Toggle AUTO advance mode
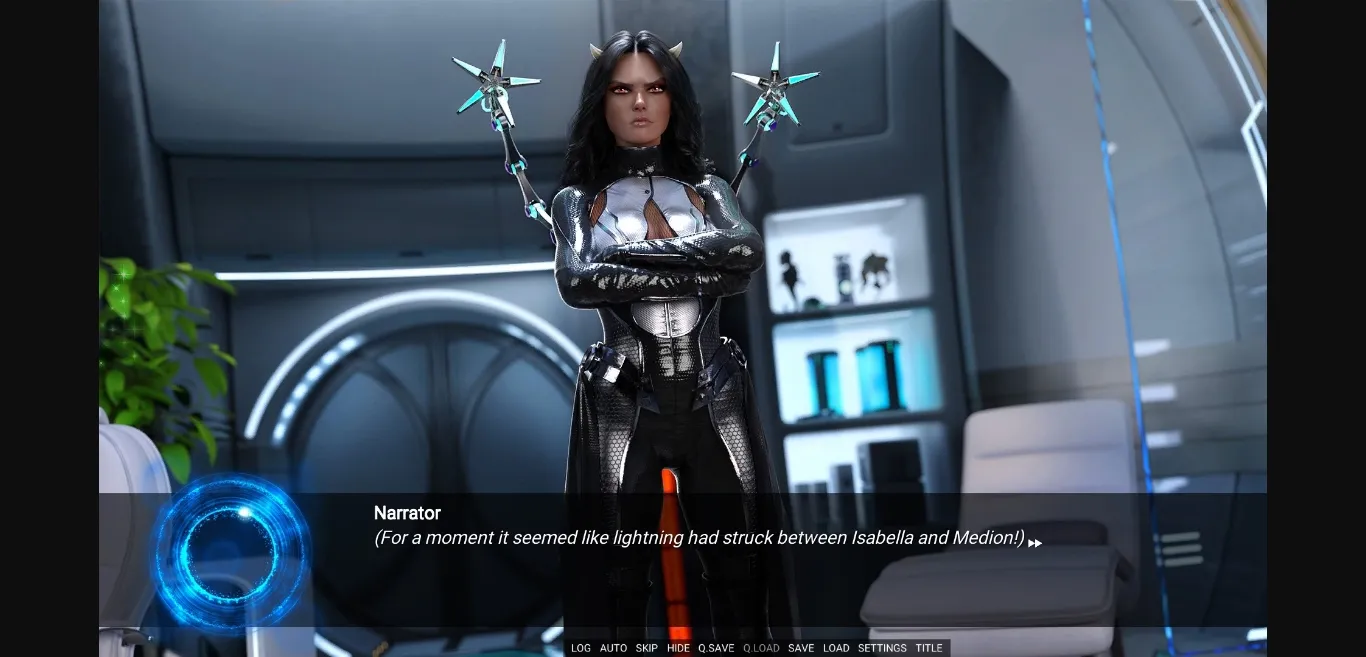 click(x=613, y=648)
